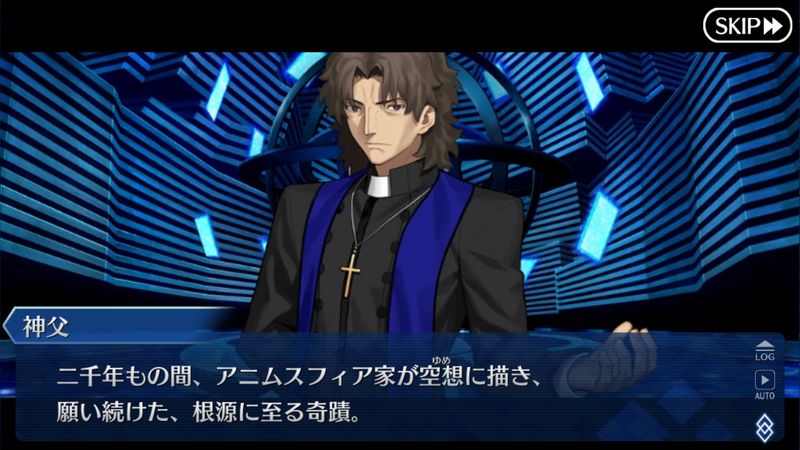Skip the cutscene with the SKIP button
This screenshot has width=800, height=450.
tap(747, 25)
